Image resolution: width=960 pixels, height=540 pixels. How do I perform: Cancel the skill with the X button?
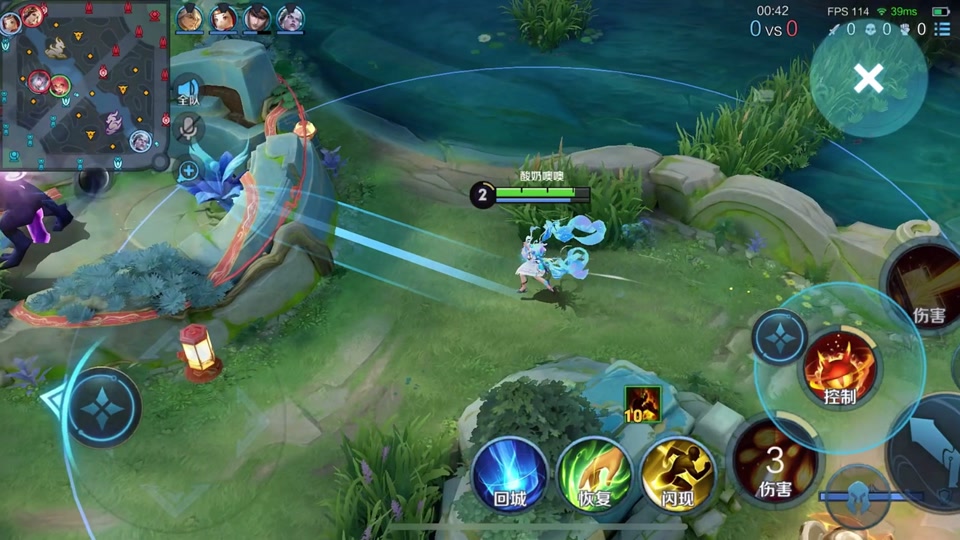[x=868, y=78]
